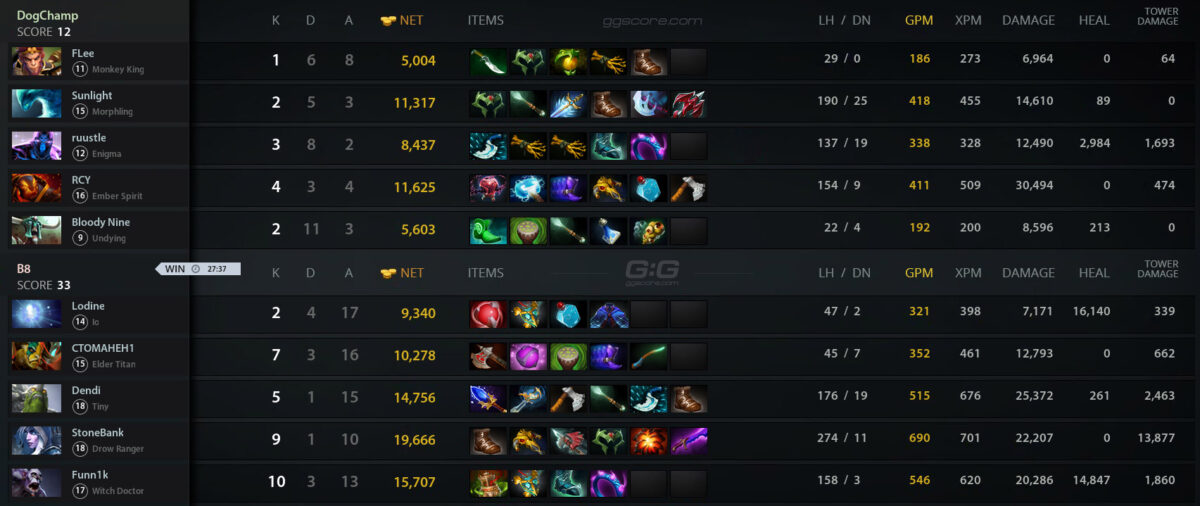This screenshot has width=1200, height=506.
Task: Click Funn1k's Witch Doctor portrait
Action: pos(36,482)
